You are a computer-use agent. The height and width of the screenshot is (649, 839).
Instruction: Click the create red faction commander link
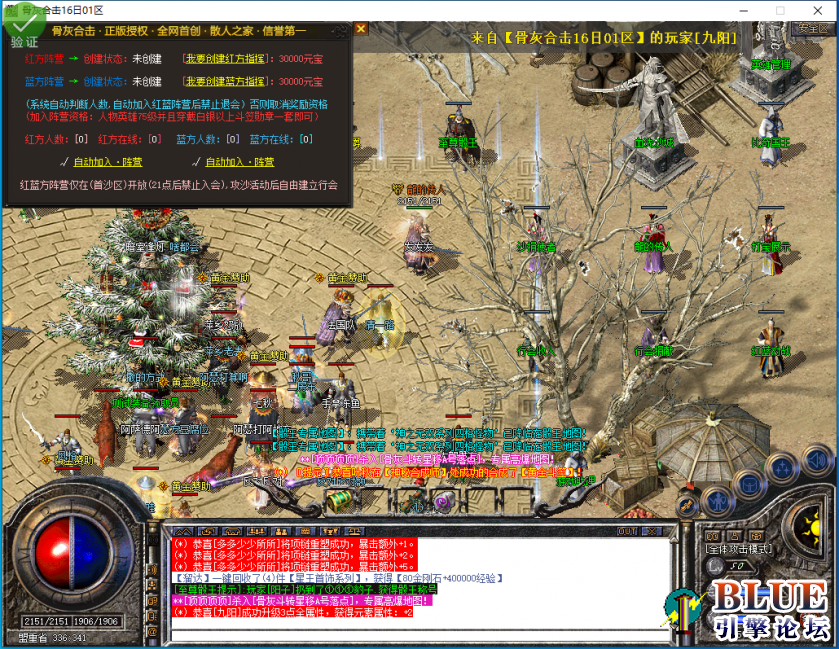(226, 59)
